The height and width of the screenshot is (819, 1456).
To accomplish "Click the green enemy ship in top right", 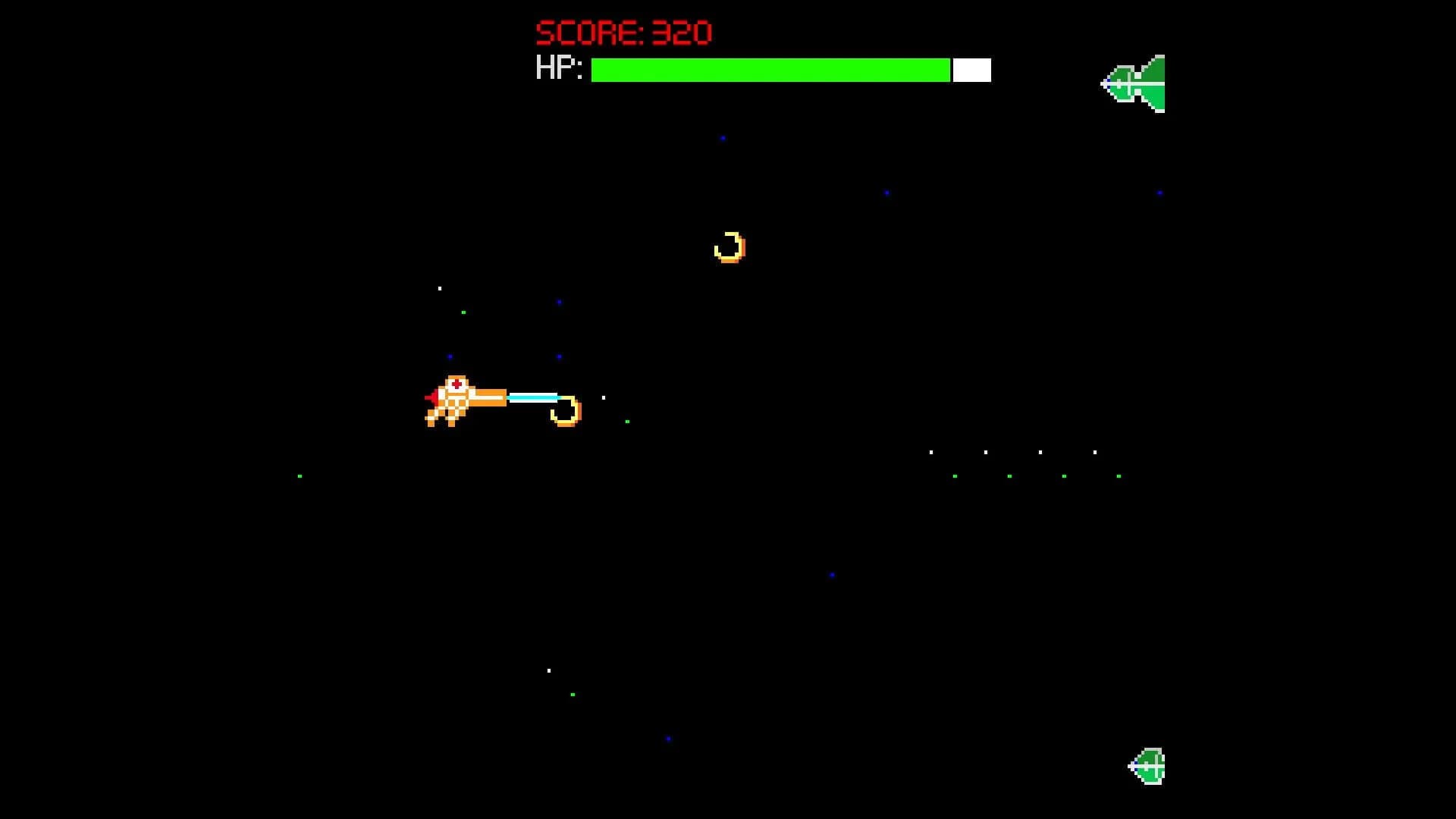I will point(1134,82).
